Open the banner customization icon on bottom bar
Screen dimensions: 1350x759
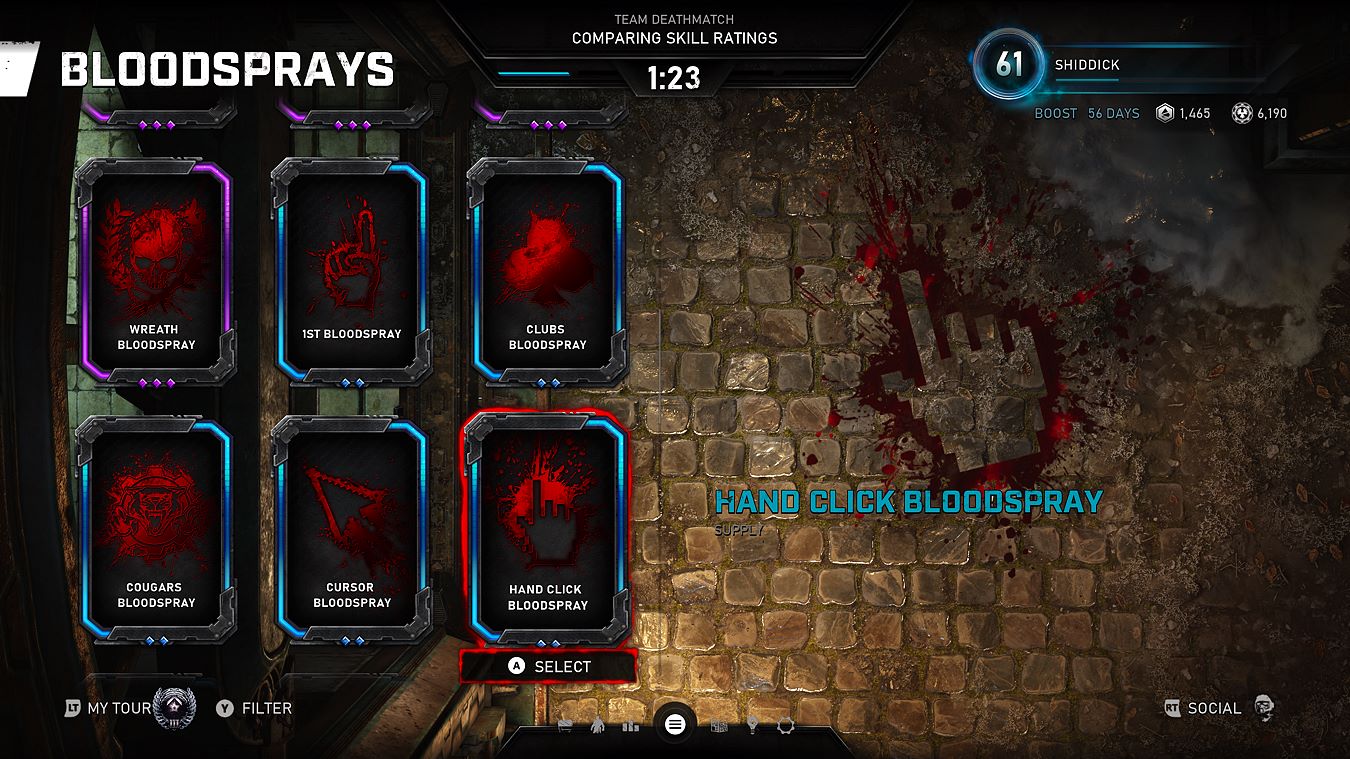click(x=565, y=726)
